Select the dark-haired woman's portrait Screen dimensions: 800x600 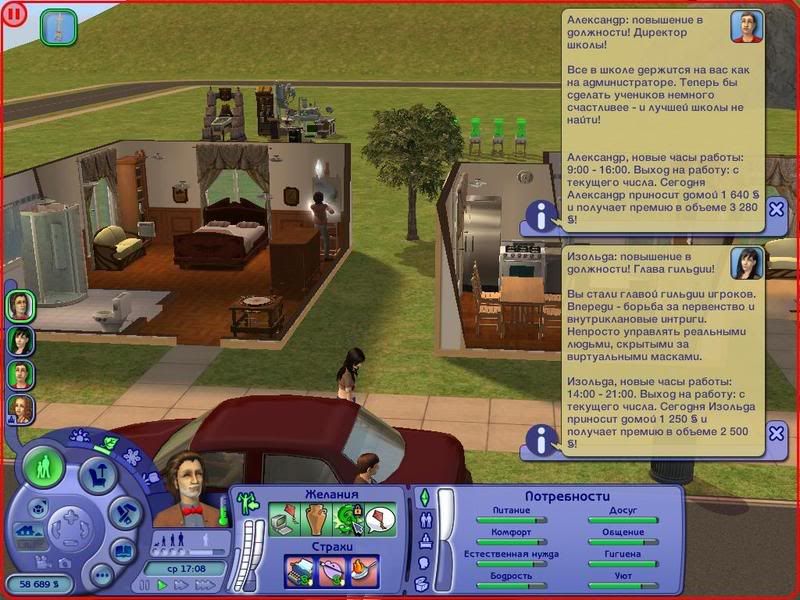tap(20, 340)
